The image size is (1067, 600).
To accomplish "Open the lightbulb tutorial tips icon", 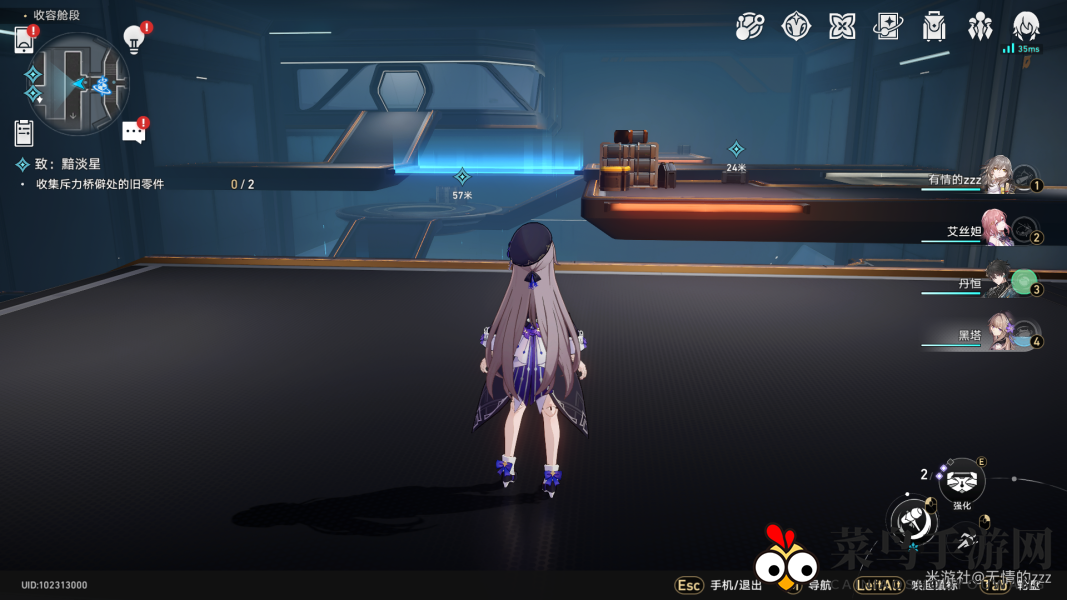I will coord(134,38).
